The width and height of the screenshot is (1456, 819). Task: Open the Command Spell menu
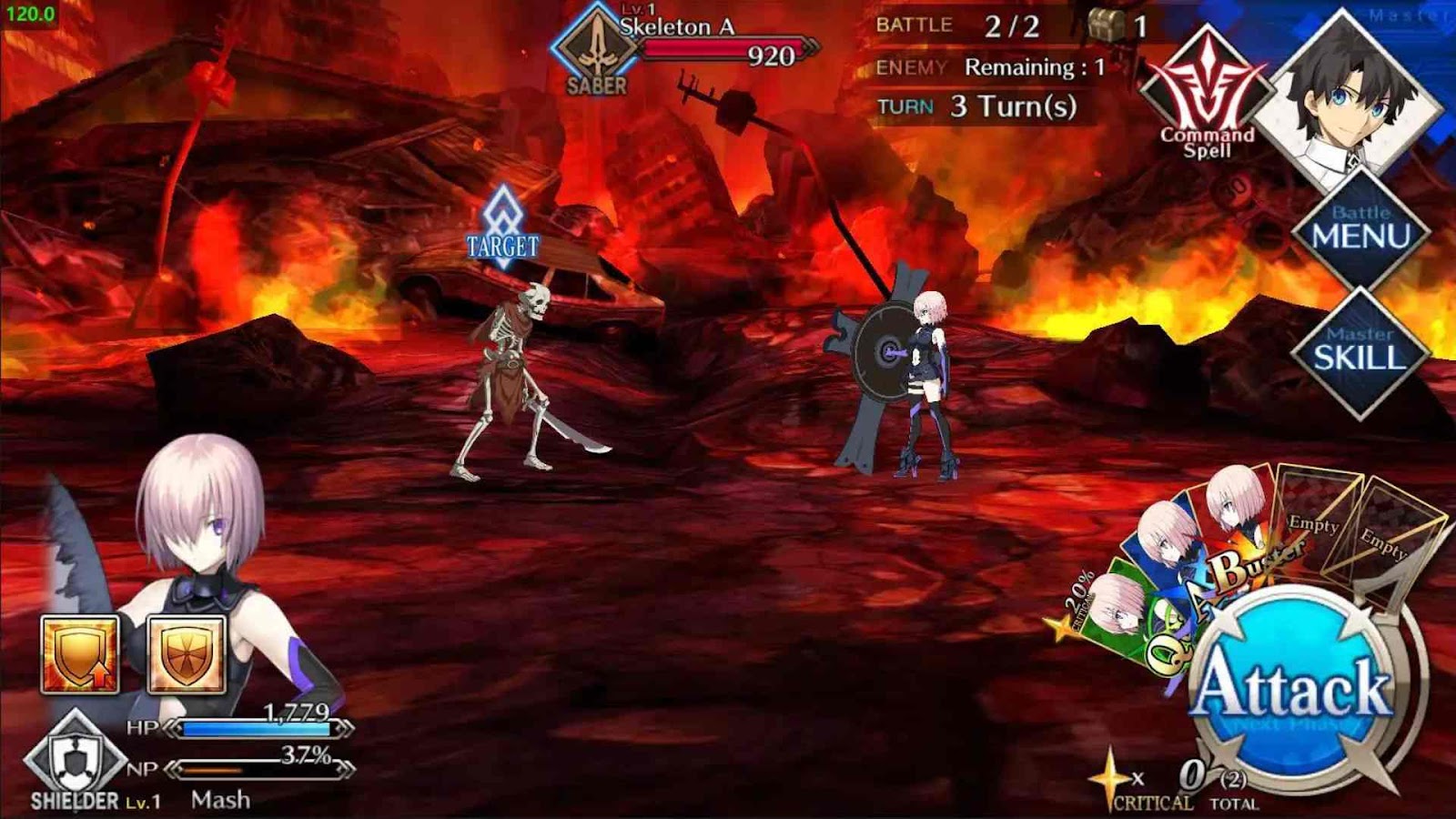1207,99
